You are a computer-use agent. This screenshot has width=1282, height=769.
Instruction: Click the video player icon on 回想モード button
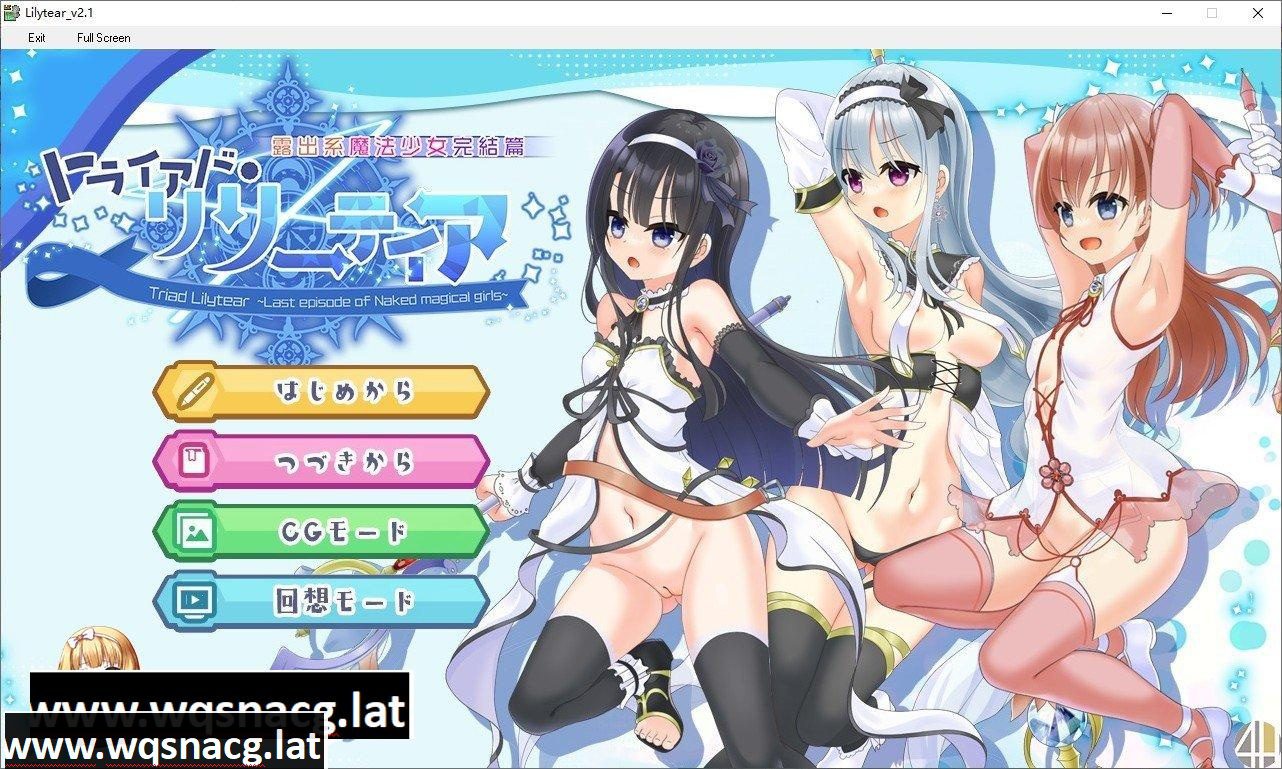click(x=198, y=601)
